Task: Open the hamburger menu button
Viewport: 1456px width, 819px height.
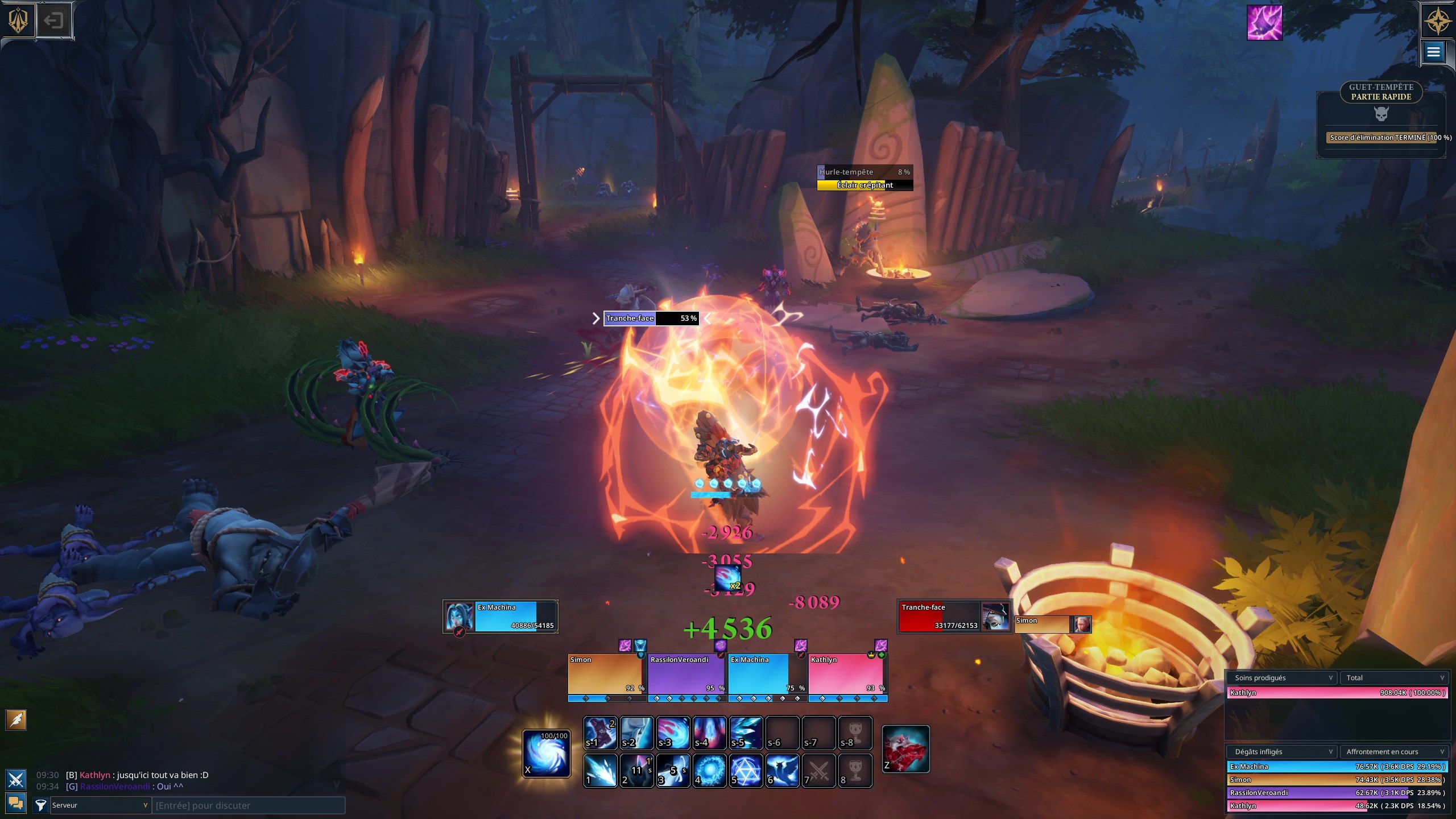Action: [1433, 52]
